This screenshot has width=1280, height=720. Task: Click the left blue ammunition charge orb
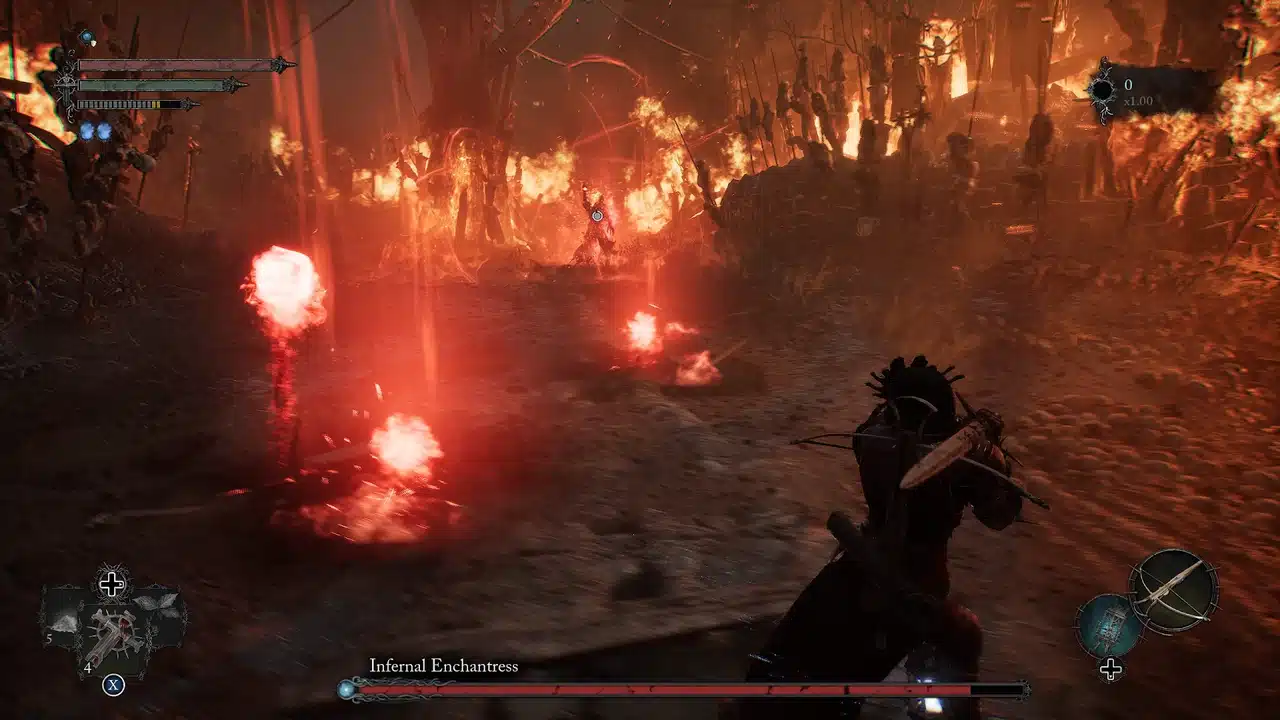point(86,131)
